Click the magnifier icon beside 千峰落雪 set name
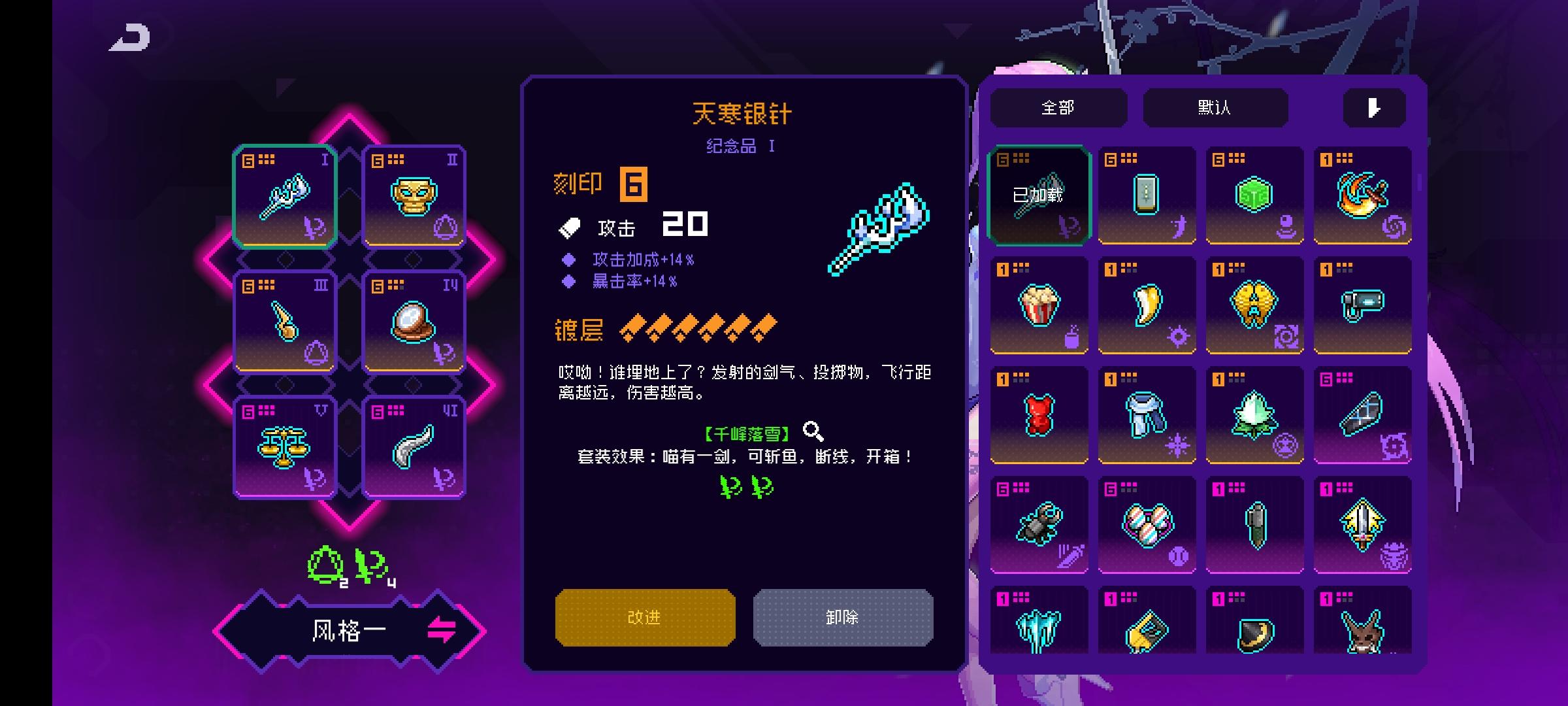The image size is (1568, 706). pyautogui.click(x=812, y=431)
